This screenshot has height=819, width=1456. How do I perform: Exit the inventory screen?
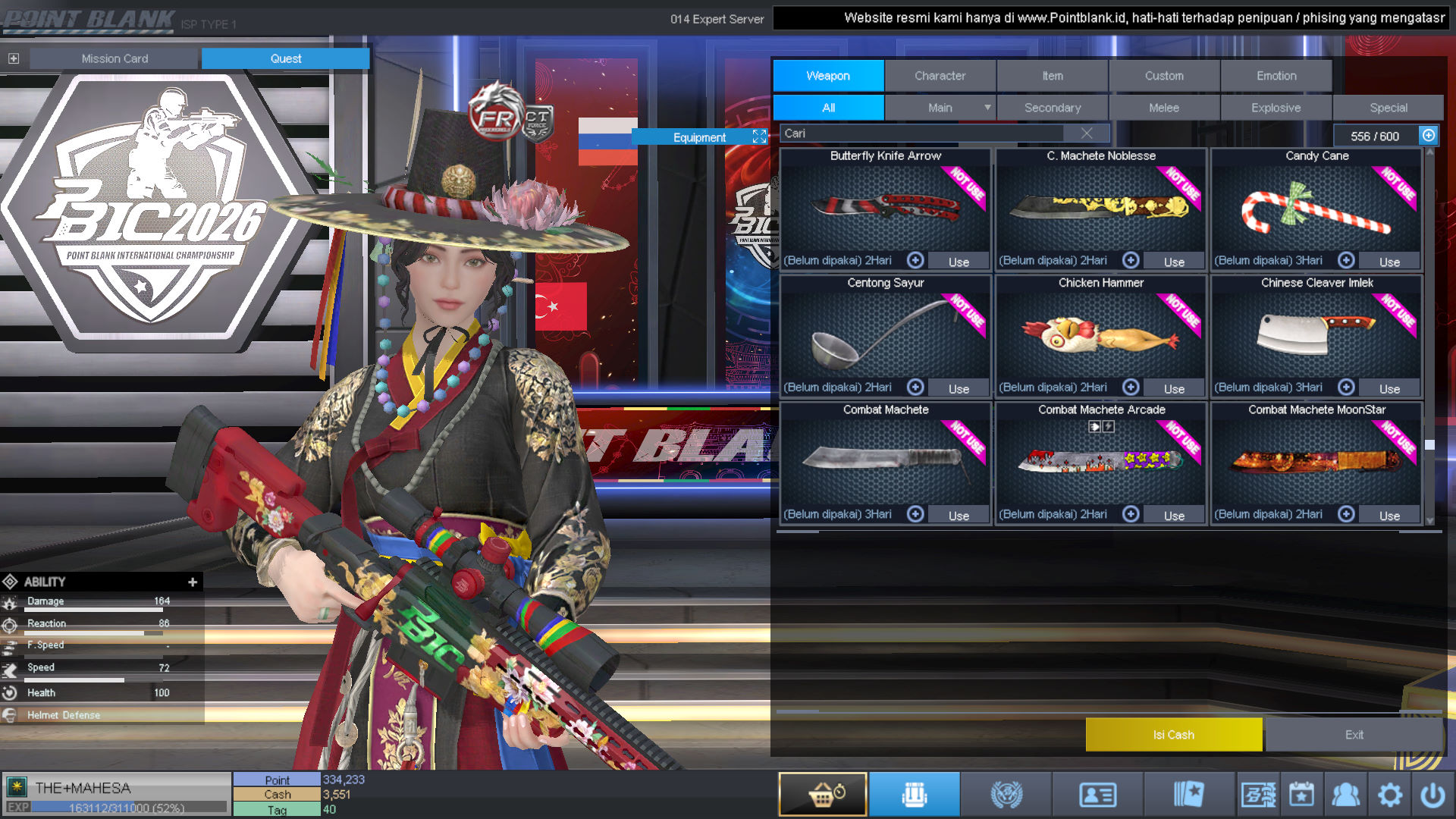(1354, 735)
